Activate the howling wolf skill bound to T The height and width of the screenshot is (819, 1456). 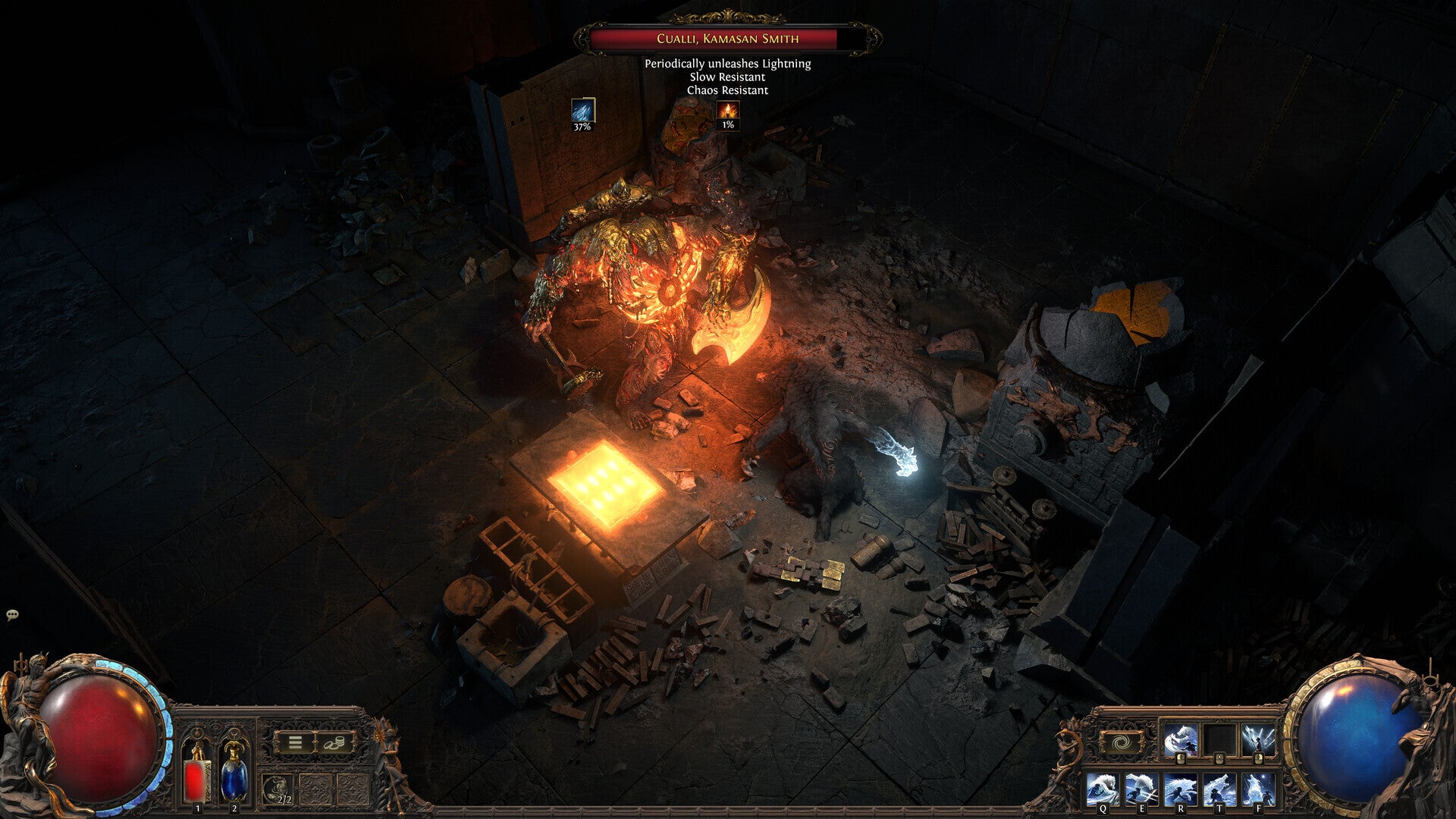pyautogui.click(x=1219, y=789)
